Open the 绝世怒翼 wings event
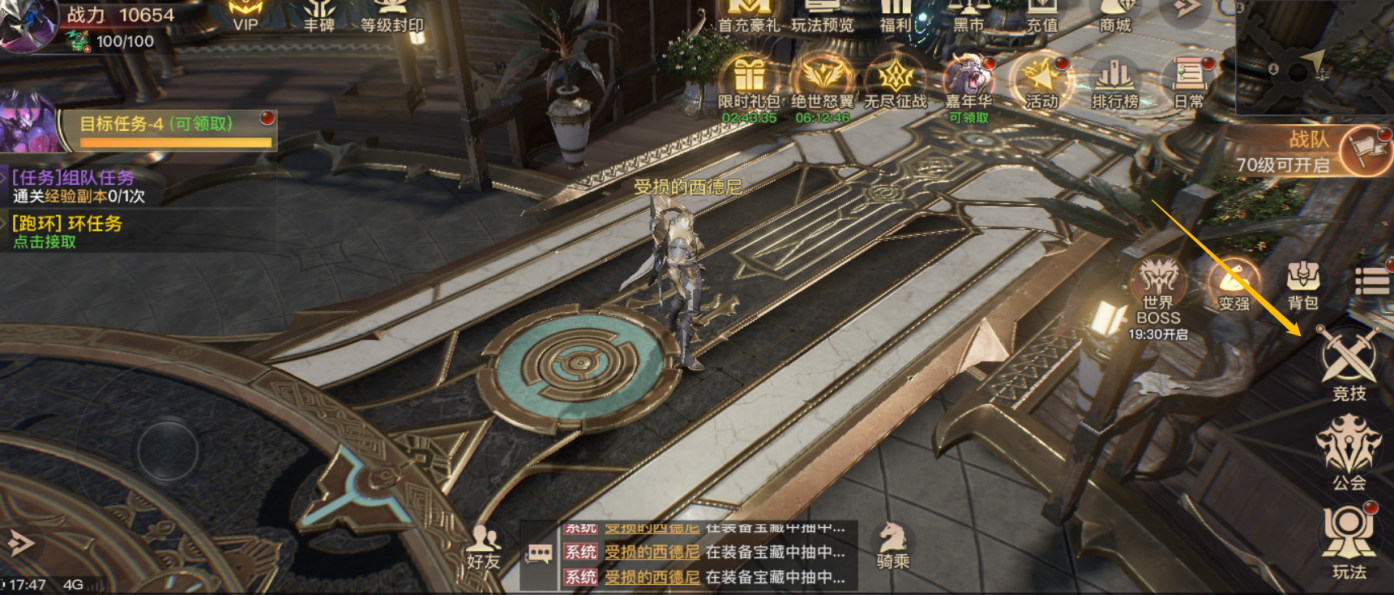1394x595 pixels. click(x=822, y=80)
